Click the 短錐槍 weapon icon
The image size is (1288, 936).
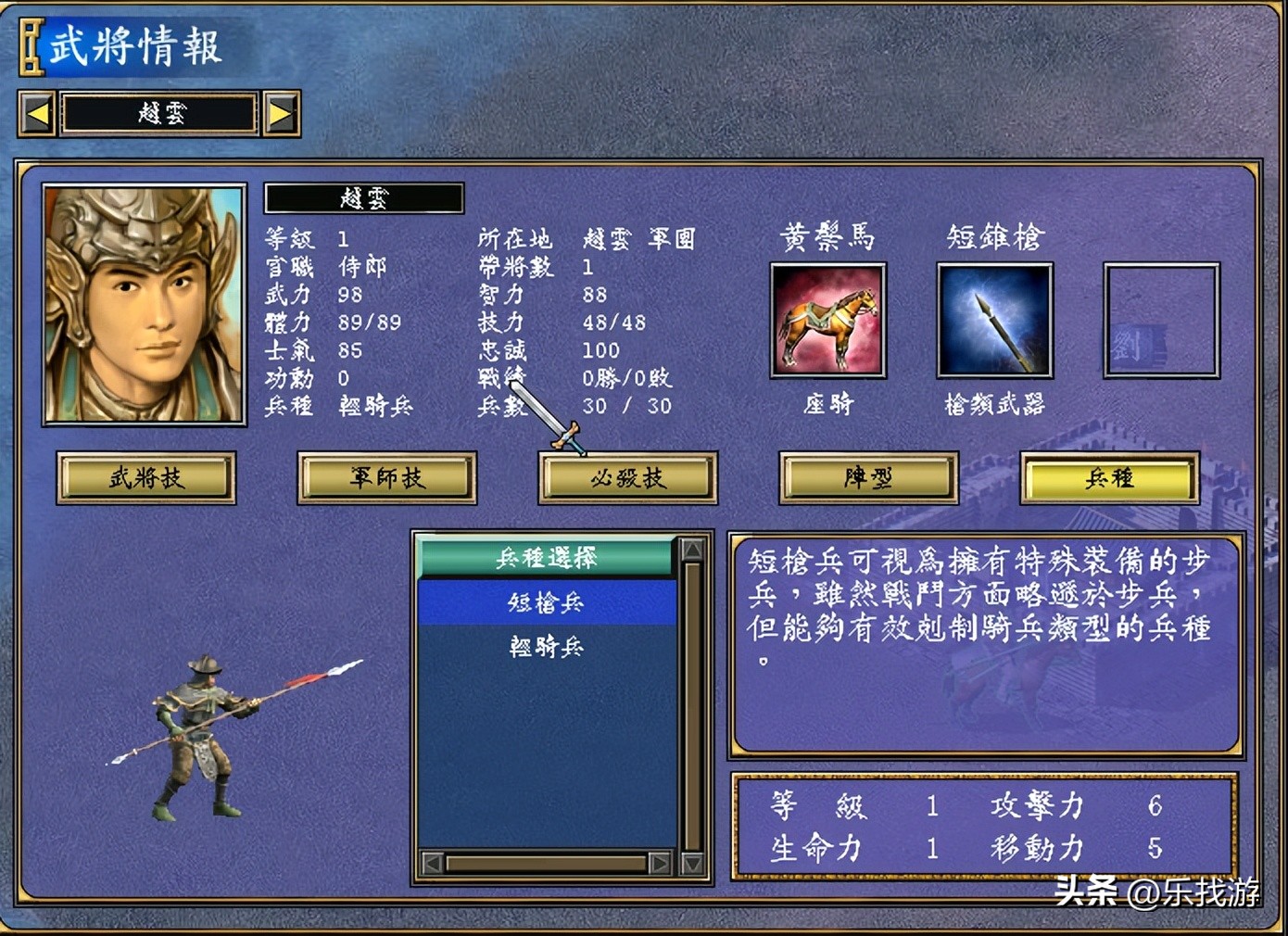point(994,320)
